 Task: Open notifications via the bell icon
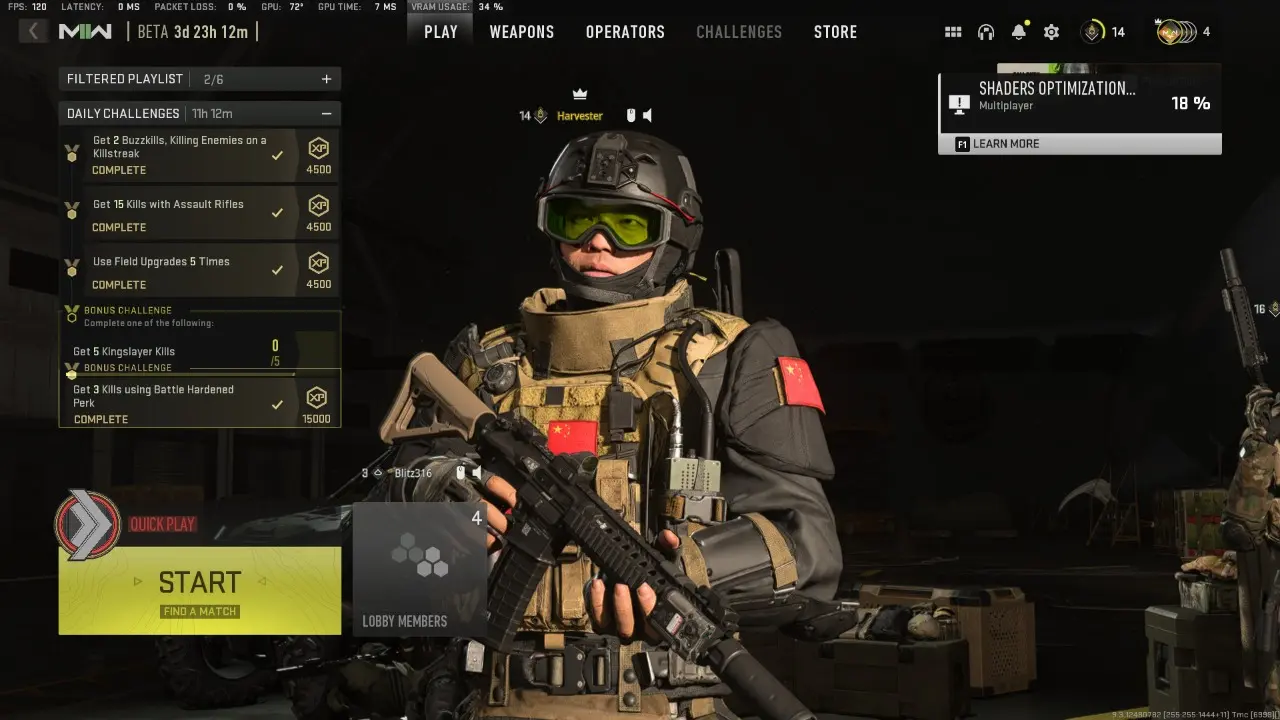[1019, 31]
